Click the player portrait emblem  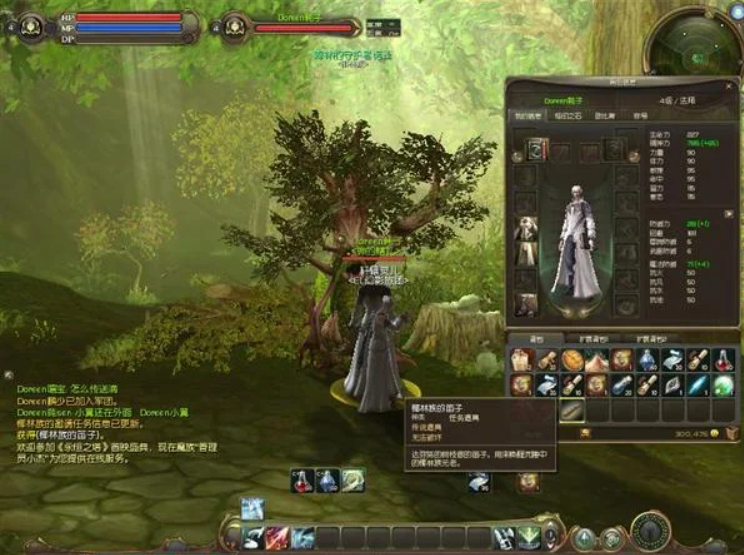click(x=31, y=24)
